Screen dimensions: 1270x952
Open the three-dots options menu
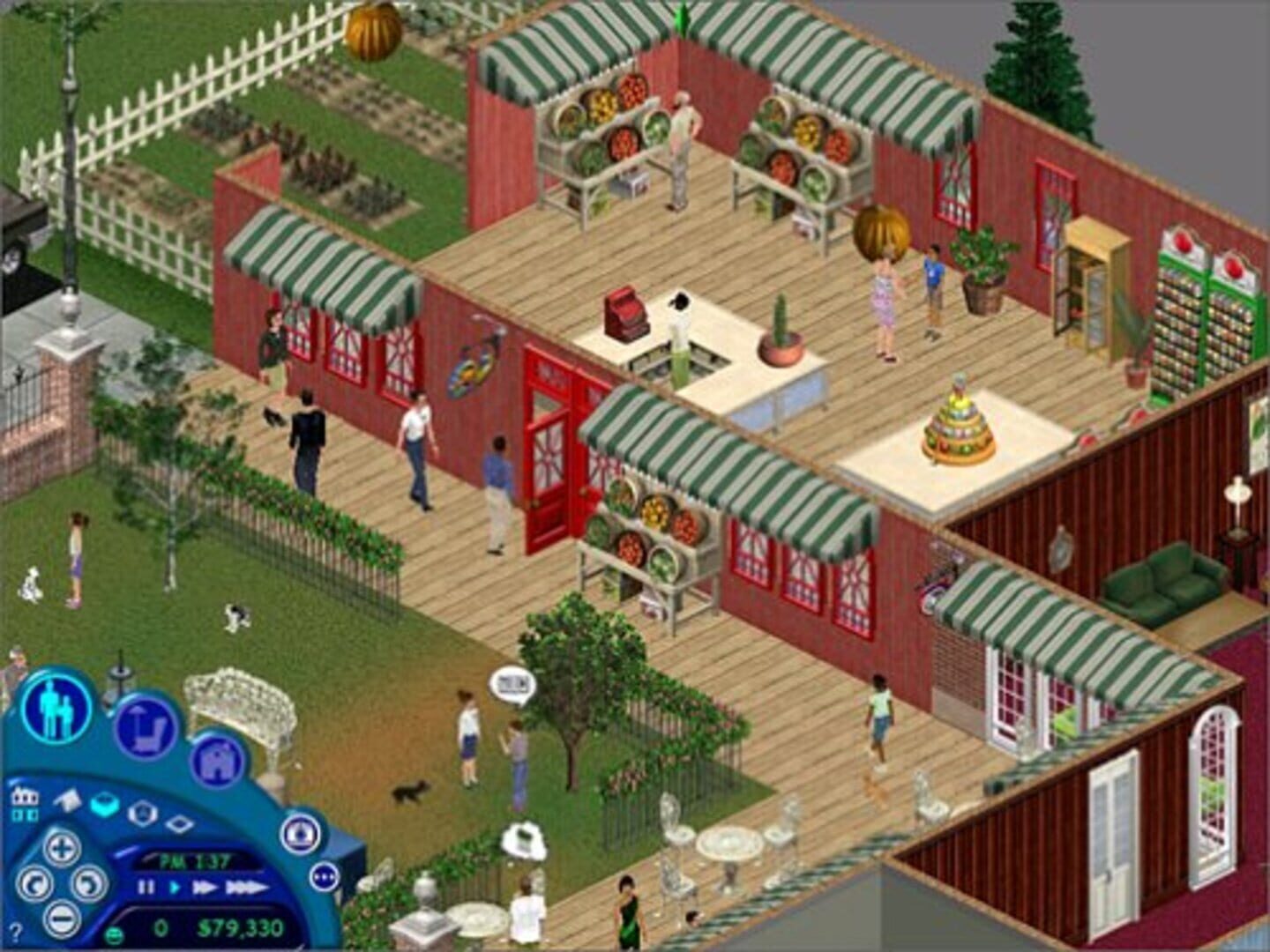325,877
